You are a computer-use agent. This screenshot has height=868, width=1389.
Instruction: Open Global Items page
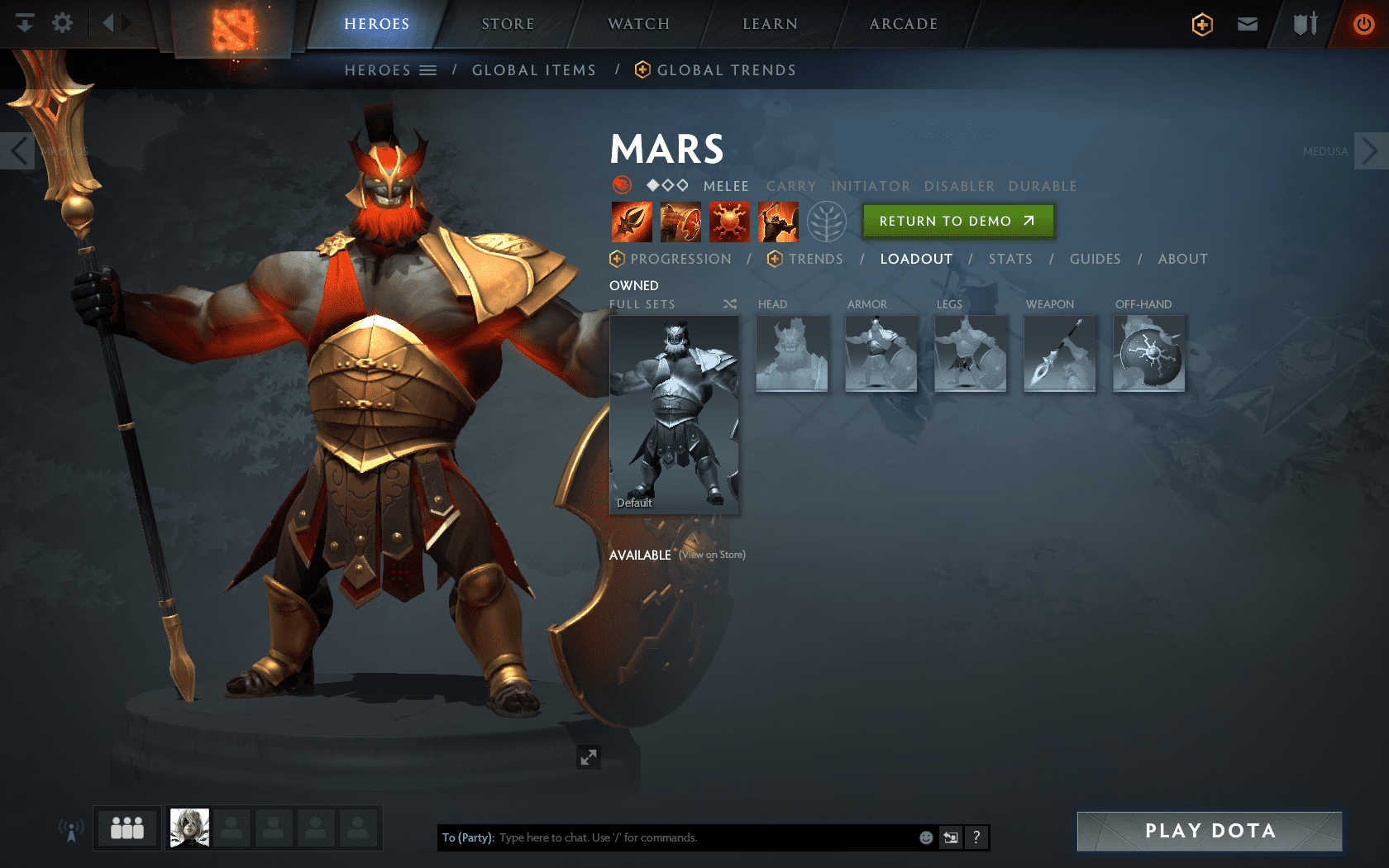pyautogui.click(x=533, y=70)
